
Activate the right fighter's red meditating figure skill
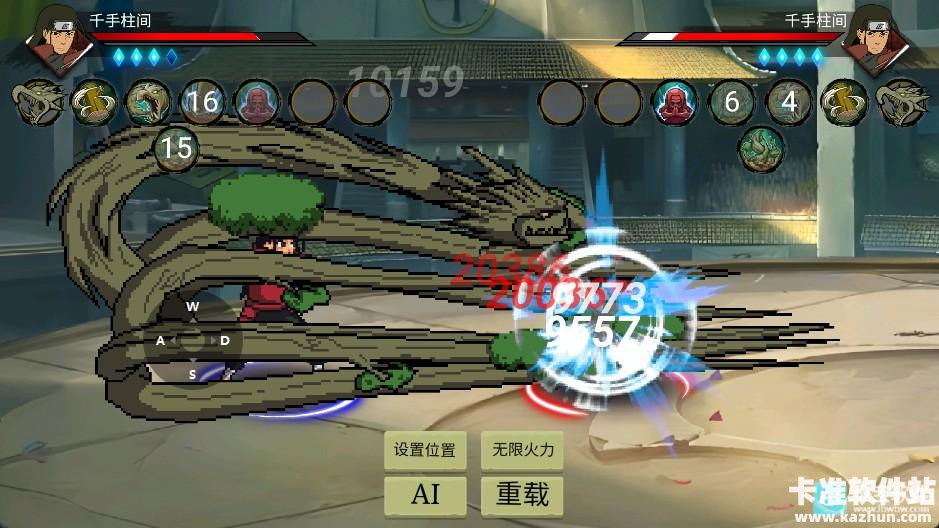pyautogui.click(x=676, y=102)
